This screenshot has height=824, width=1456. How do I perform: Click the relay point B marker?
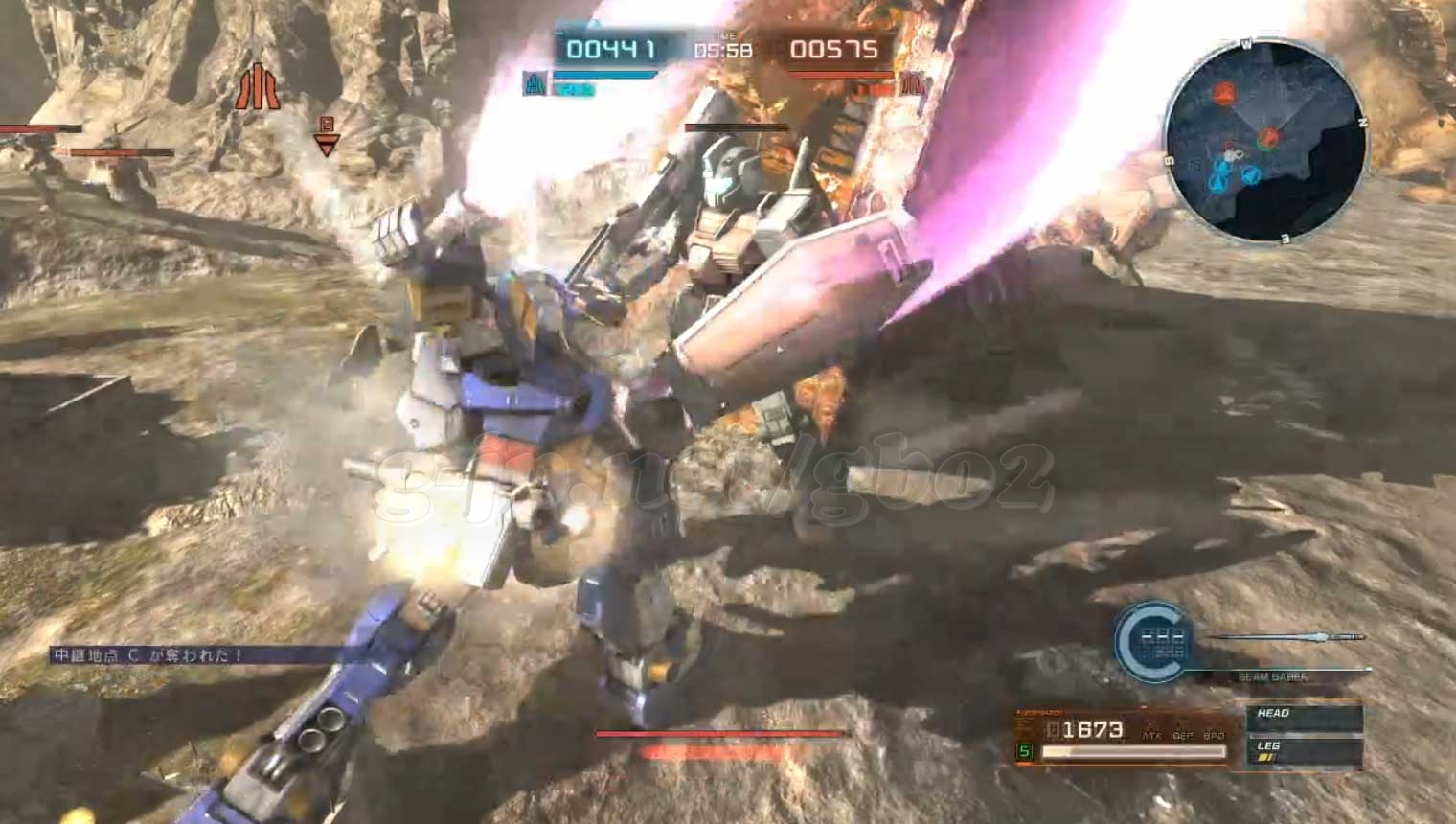327,138
